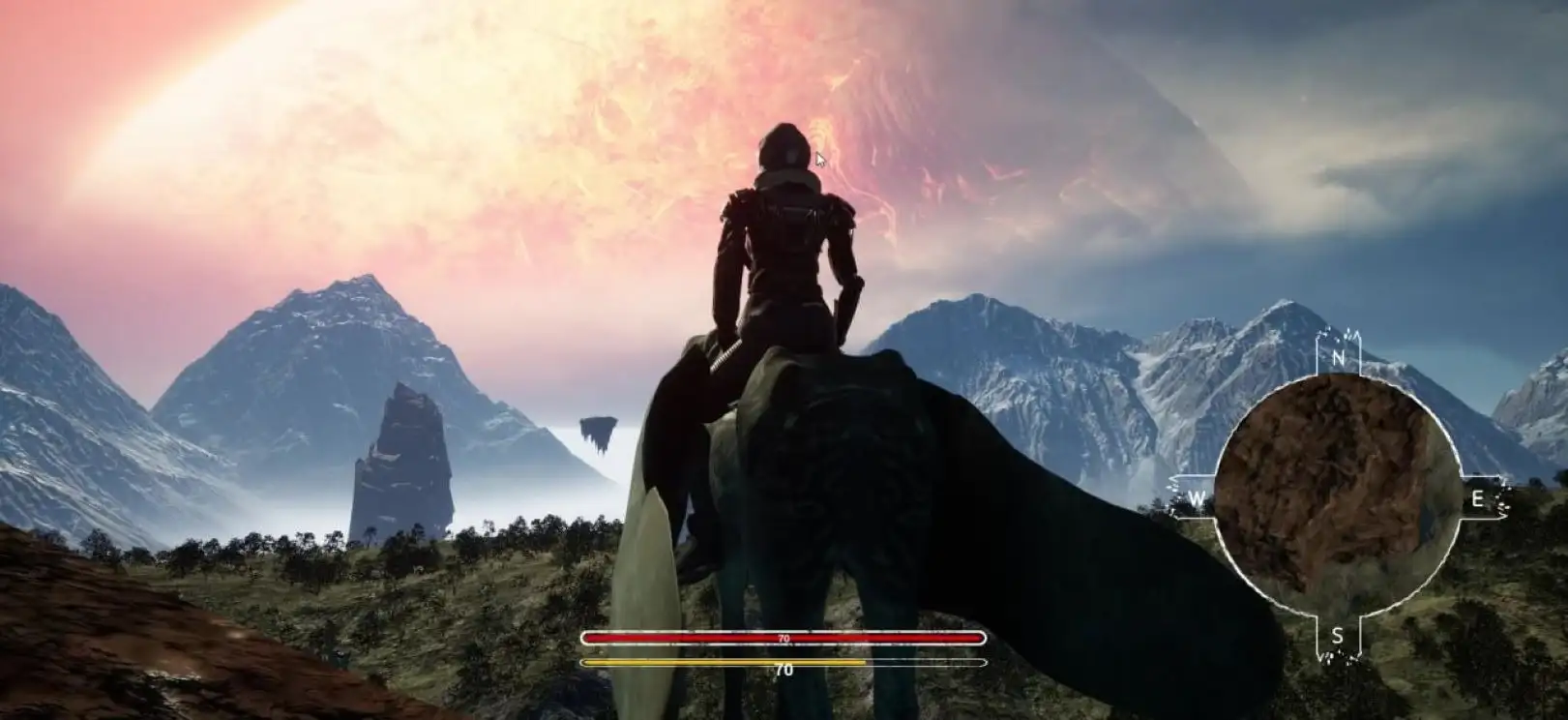This screenshot has width=1568, height=720.
Task: Select the minimap's north N marker
Action: pos(1339,357)
